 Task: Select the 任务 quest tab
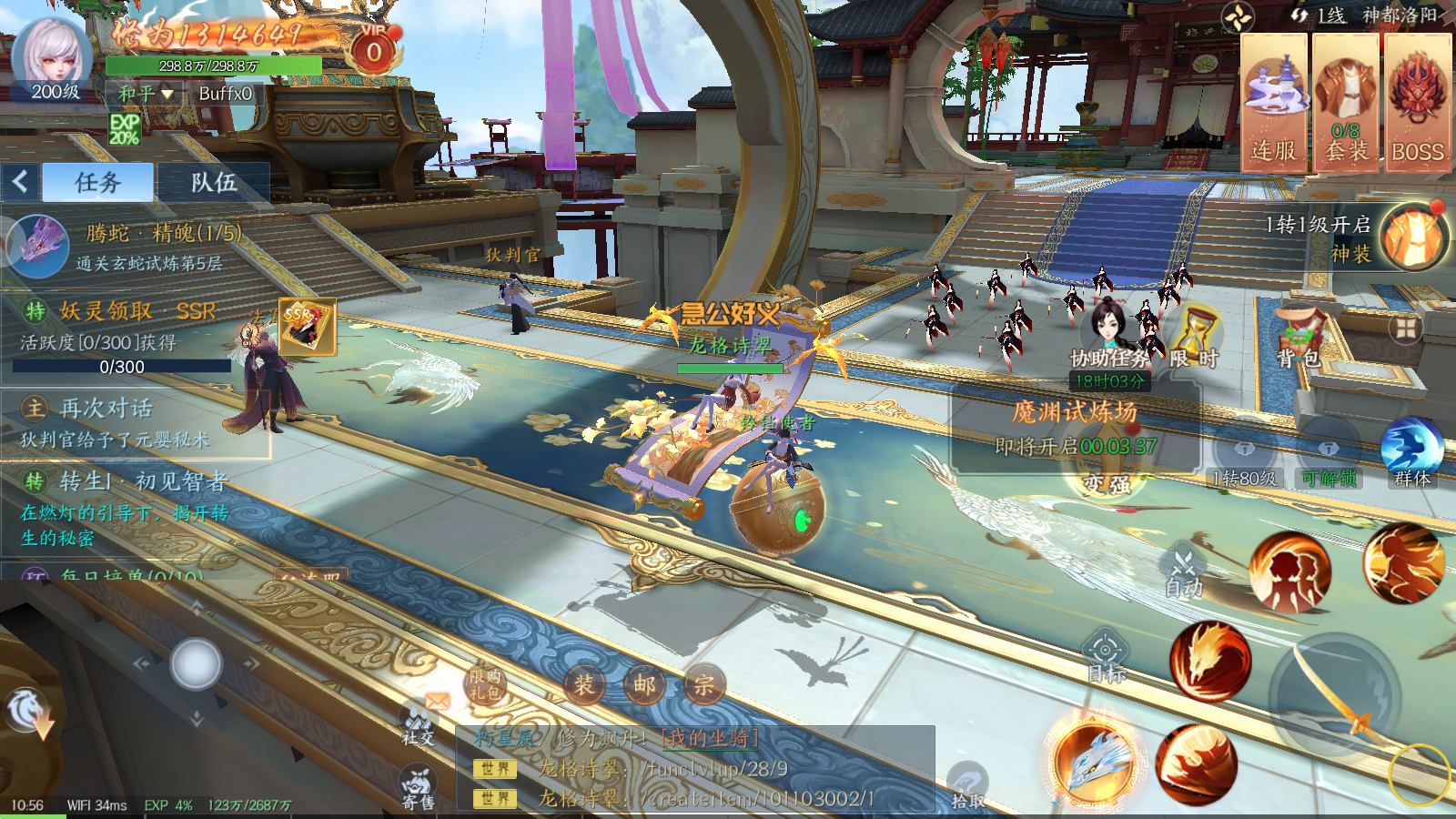point(98,183)
